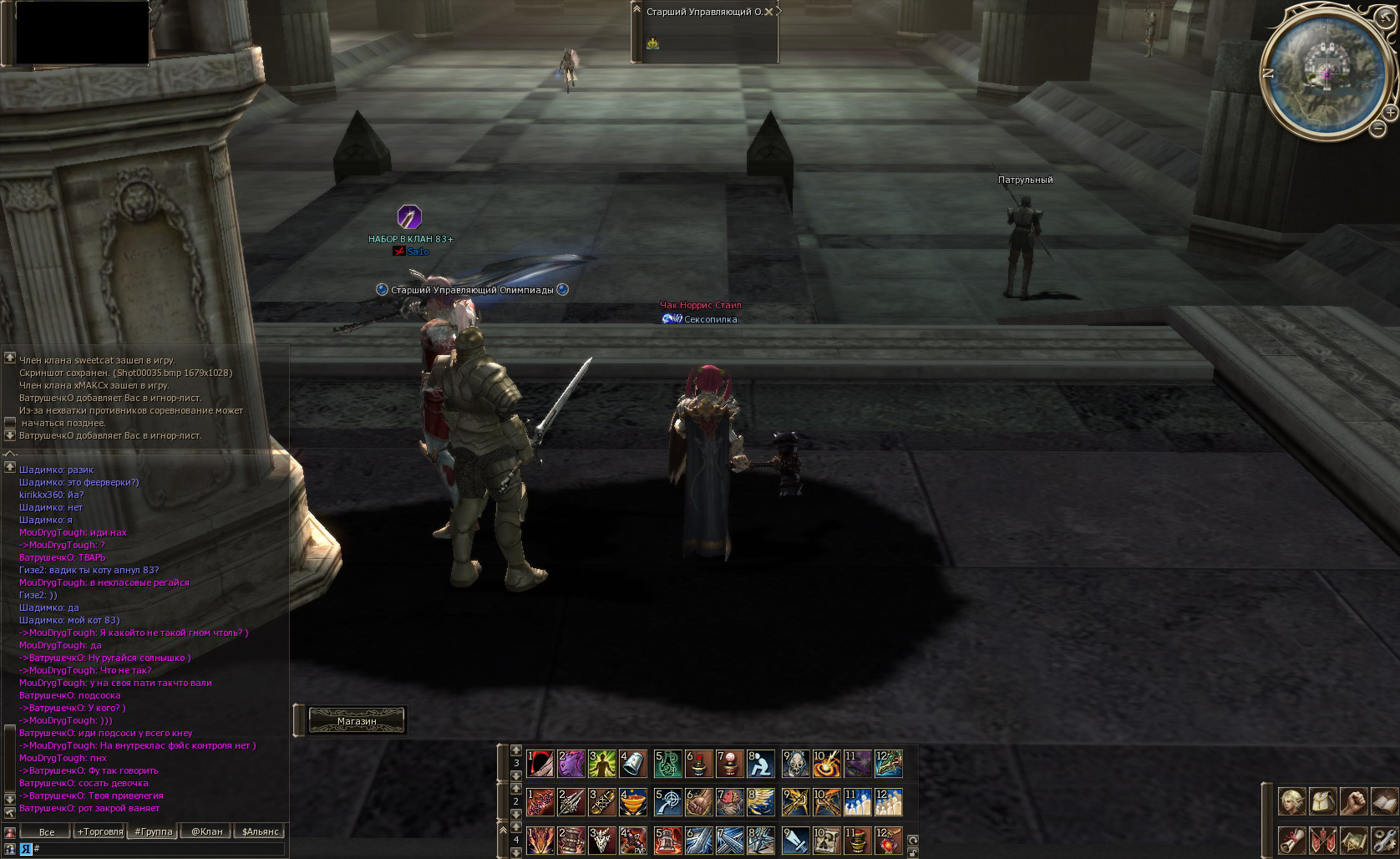Select the +Торговля trade chat tab

pos(100,831)
